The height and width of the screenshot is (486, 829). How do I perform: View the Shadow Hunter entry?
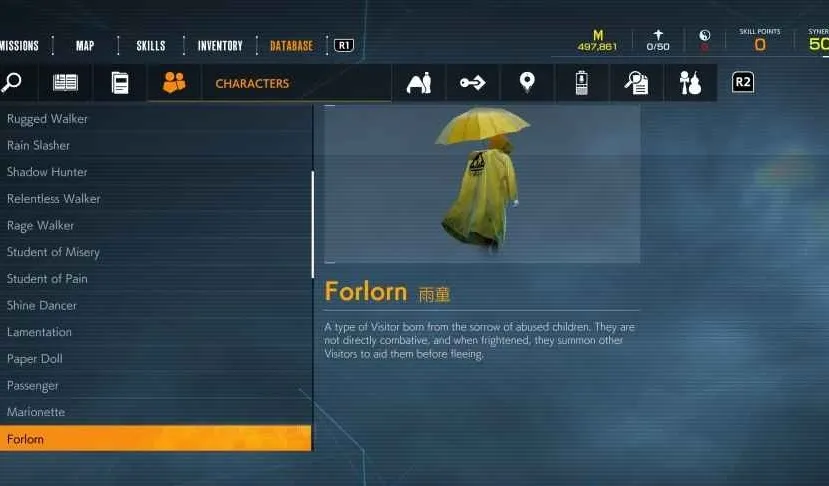coord(47,172)
